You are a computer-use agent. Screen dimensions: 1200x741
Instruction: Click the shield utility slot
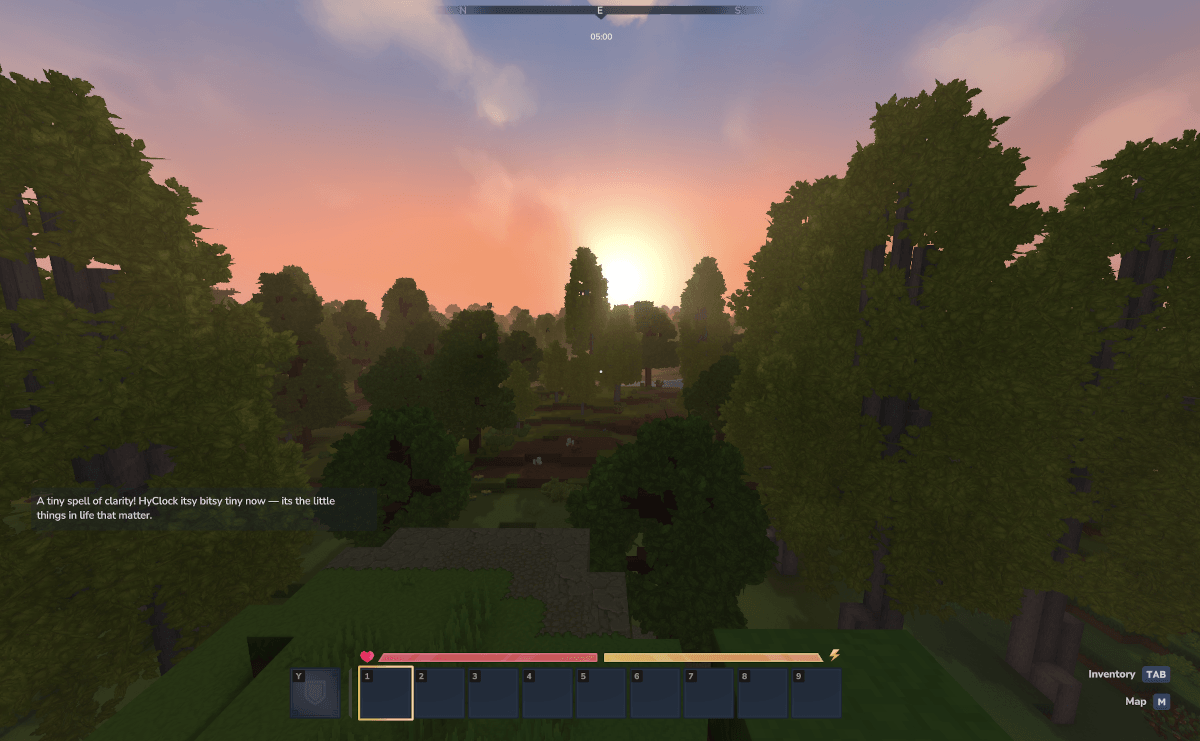[315, 693]
